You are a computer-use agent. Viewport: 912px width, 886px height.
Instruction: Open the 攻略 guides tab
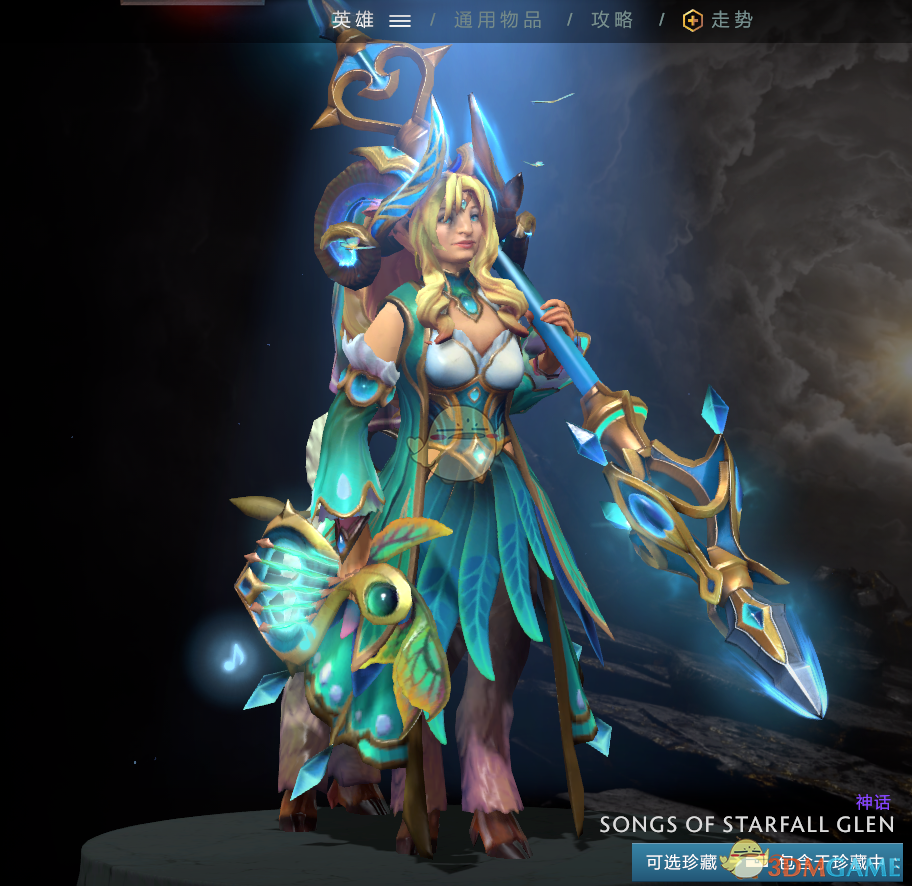[613, 20]
